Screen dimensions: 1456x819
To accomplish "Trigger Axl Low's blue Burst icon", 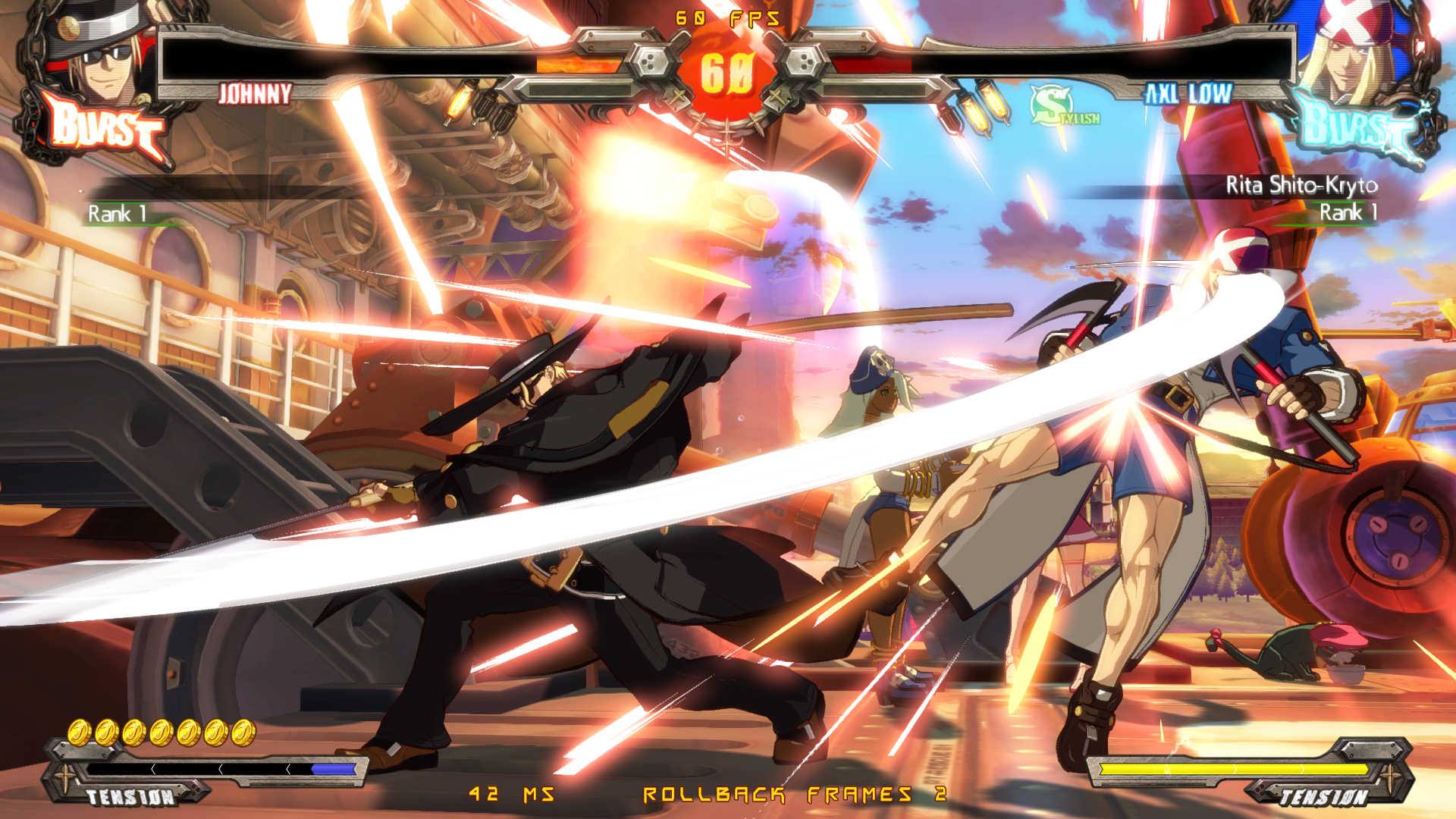I will click(x=1357, y=125).
